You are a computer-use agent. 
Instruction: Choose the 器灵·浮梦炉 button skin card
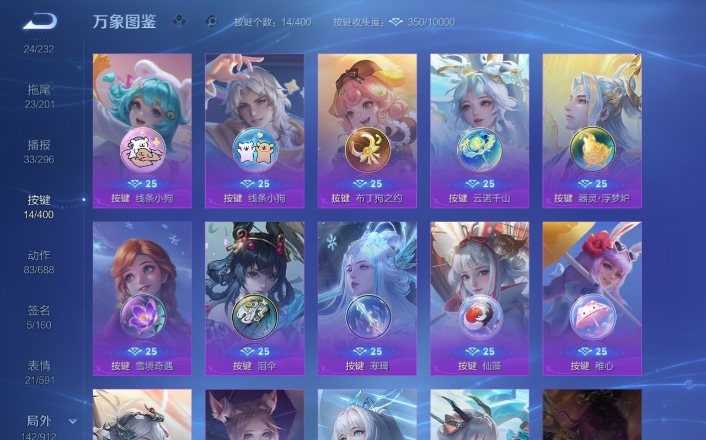point(591,130)
